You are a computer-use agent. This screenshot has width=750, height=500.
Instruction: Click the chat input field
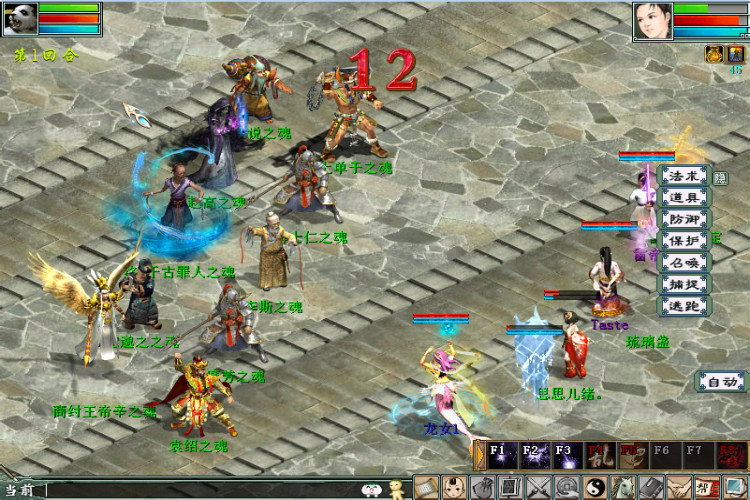pos(200,489)
